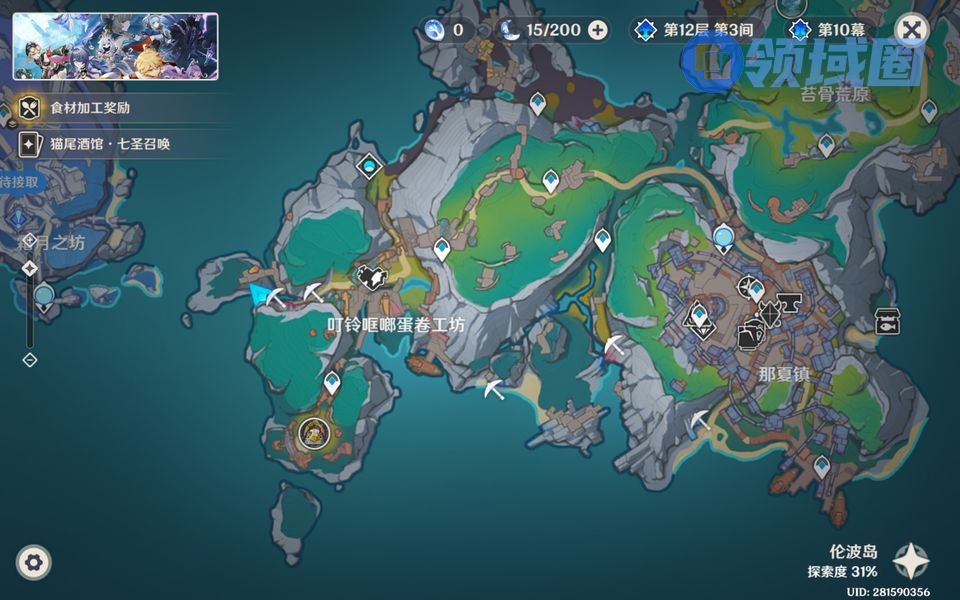
Task: Select the golden round quest marker on southwest island
Action: (x=313, y=433)
